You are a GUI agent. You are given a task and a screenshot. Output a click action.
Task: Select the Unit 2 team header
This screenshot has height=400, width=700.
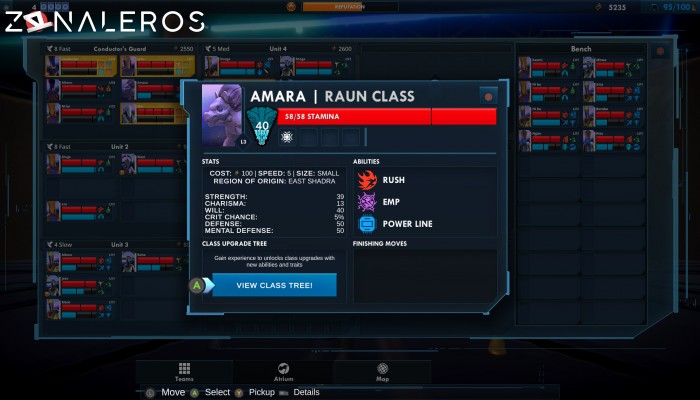119,146
